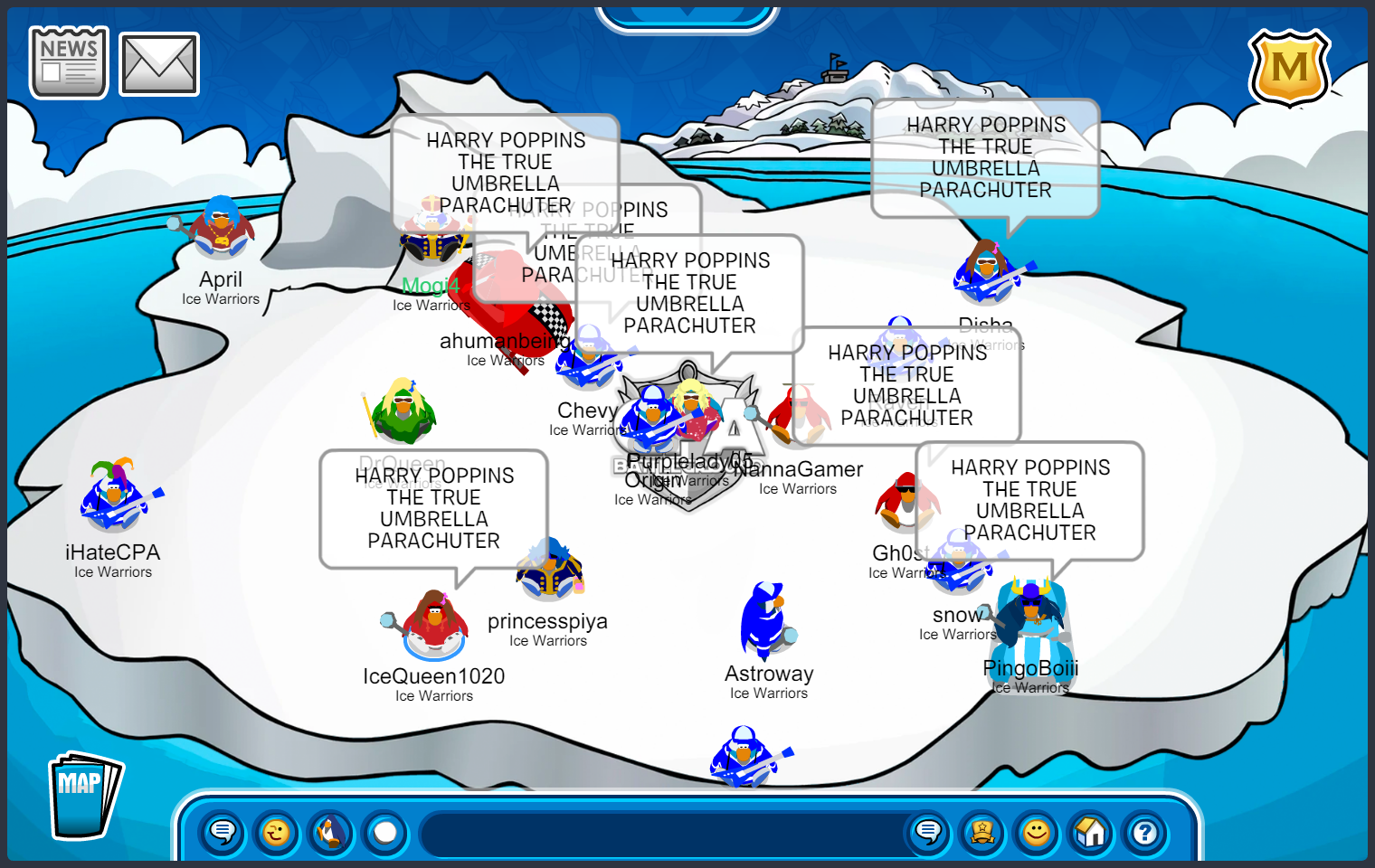1375x868 pixels.
Task: Open your player card star badge
Action: [982, 832]
